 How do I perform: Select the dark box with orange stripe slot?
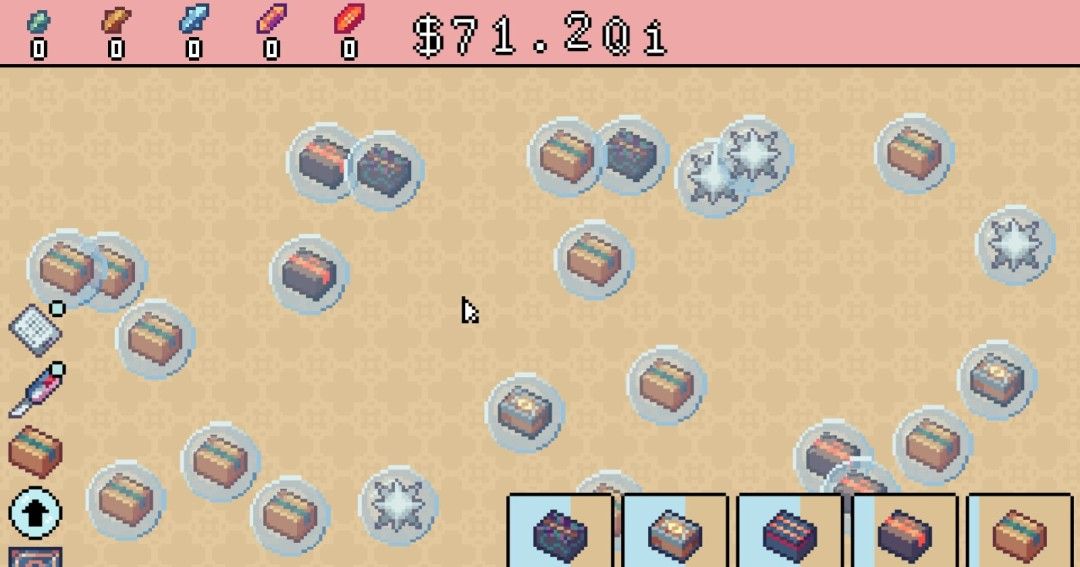(x=904, y=532)
